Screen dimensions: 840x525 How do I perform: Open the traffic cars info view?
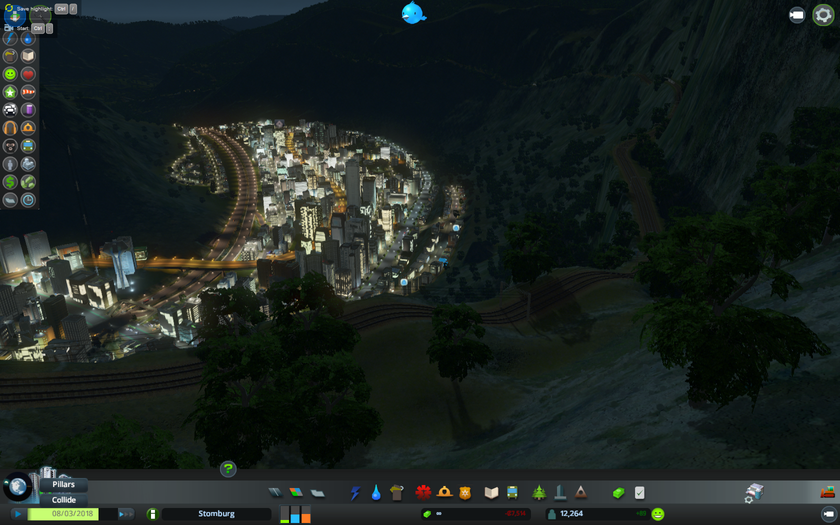[x=10, y=110]
